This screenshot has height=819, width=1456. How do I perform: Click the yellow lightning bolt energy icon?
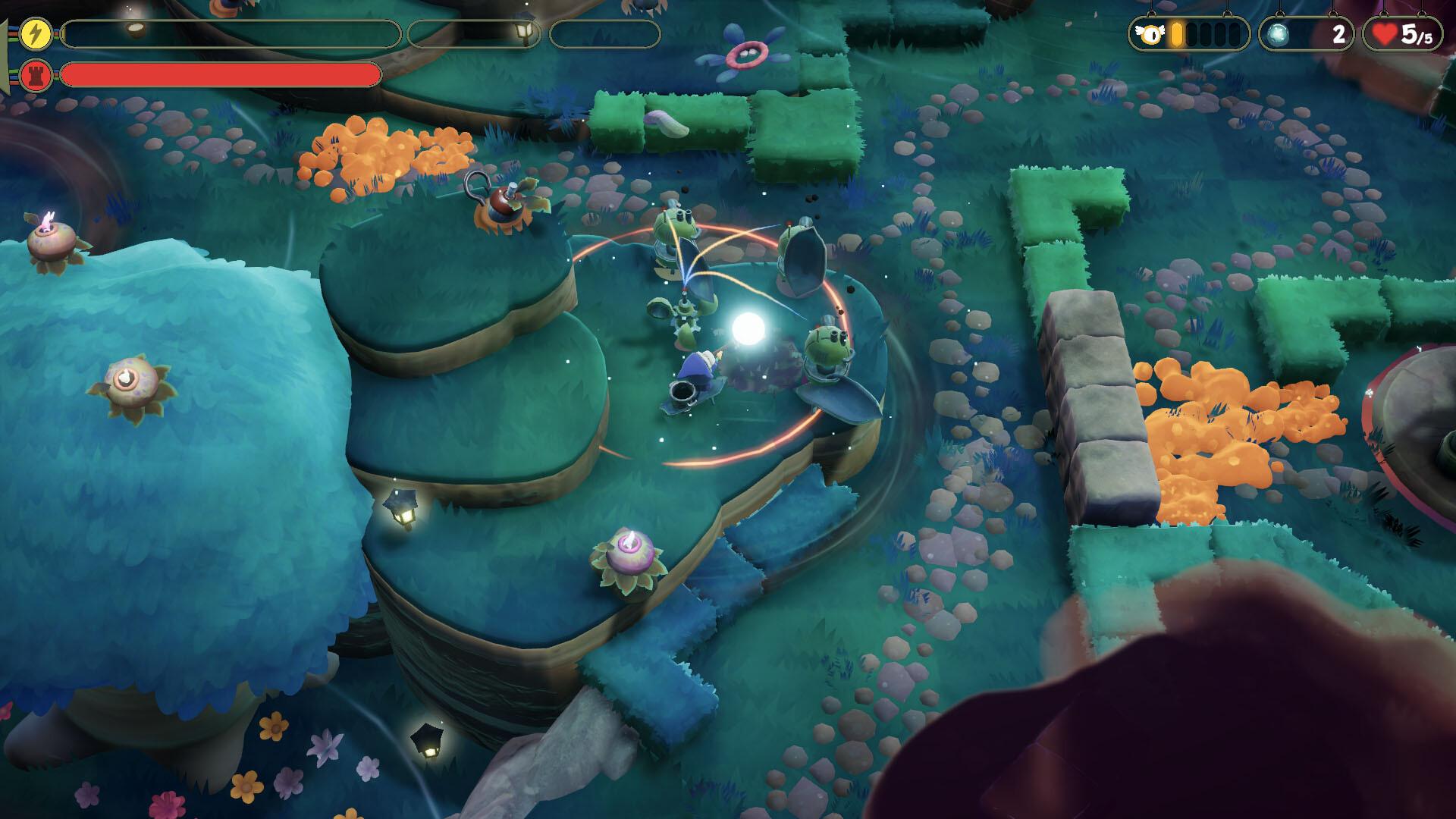pyautogui.click(x=36, y=34)
